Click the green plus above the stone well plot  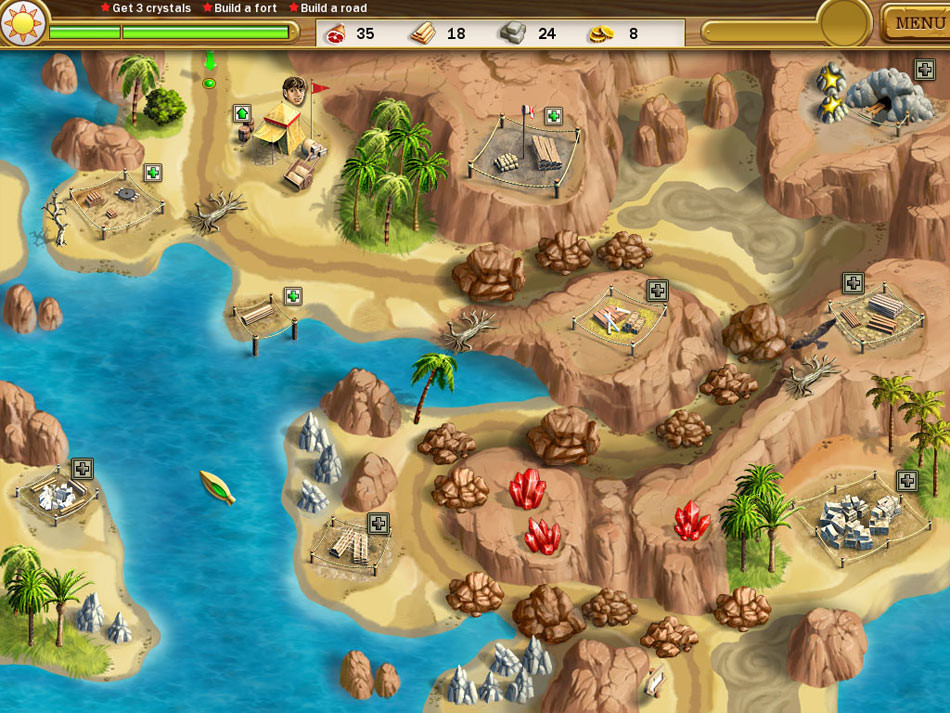[152, 172]
